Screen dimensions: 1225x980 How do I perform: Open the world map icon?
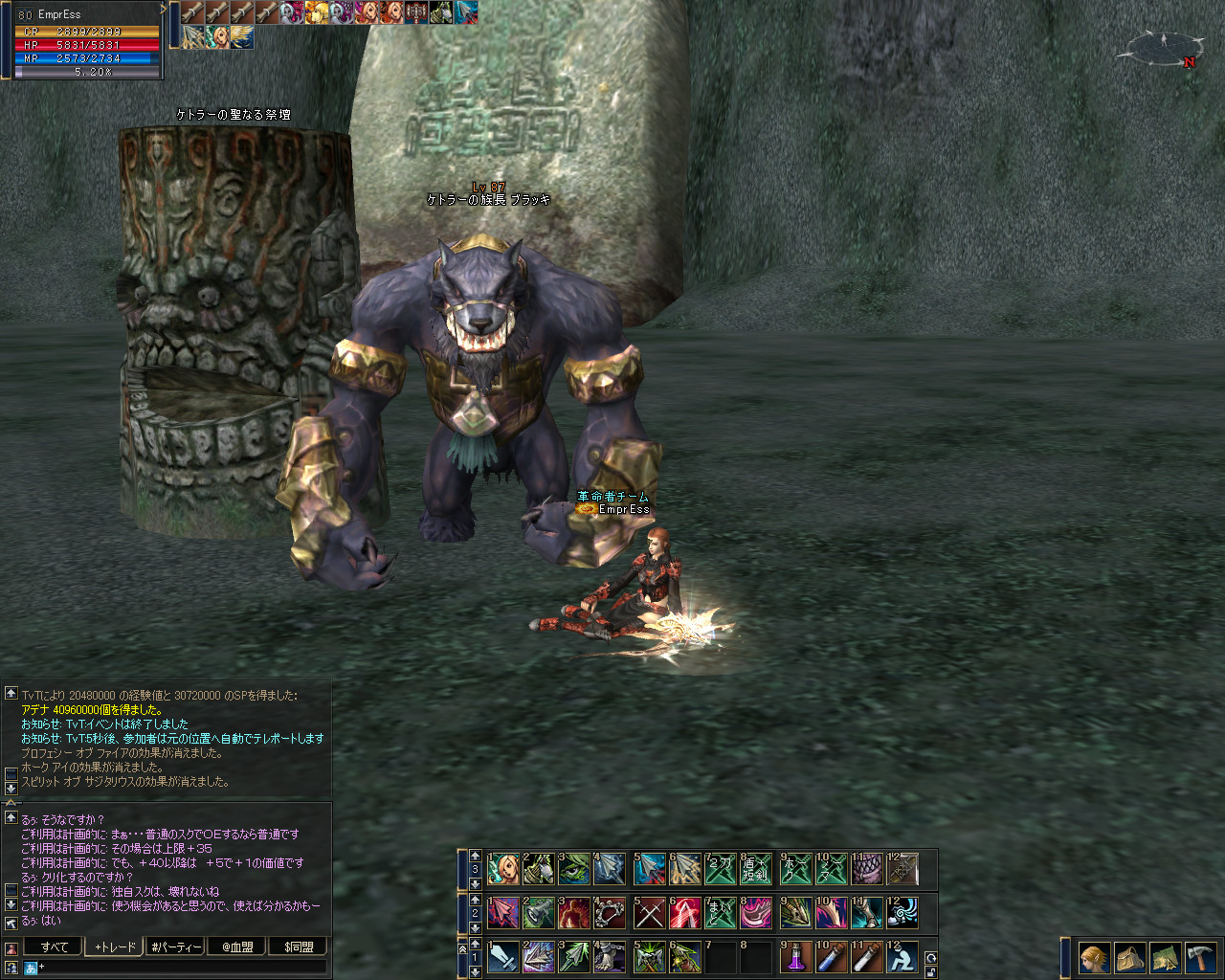(x=1165, y=957)
